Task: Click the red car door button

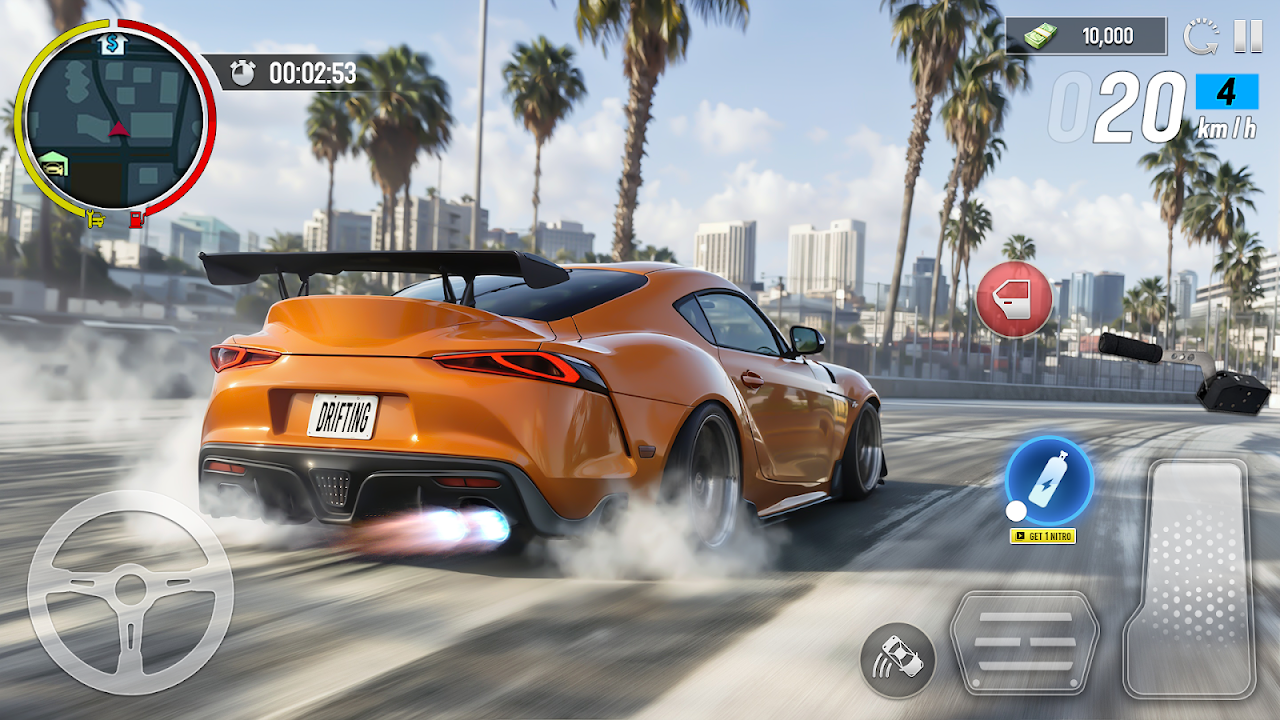Action: pos(1014,299)
